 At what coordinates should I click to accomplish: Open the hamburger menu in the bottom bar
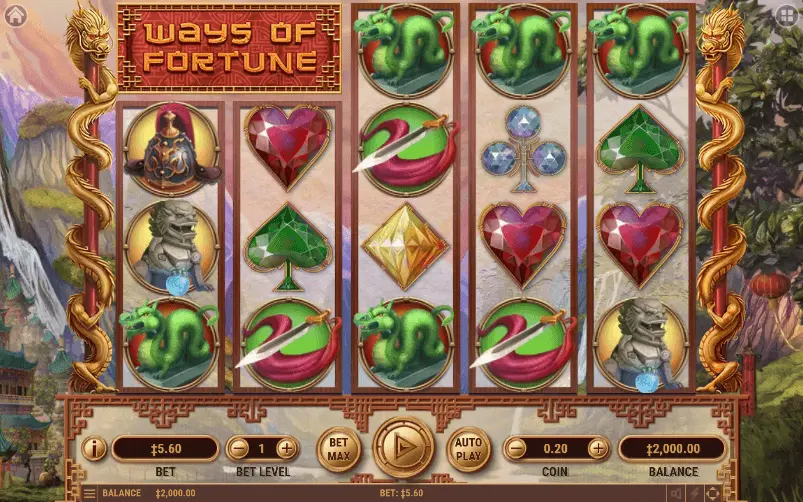[88, 493]
